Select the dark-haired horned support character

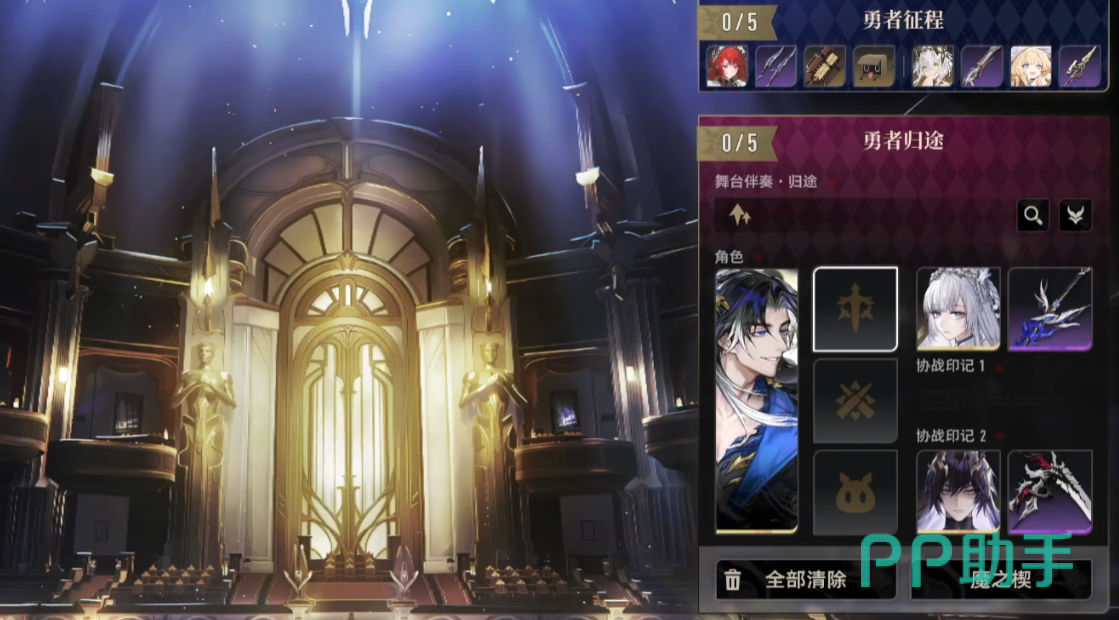958,491
